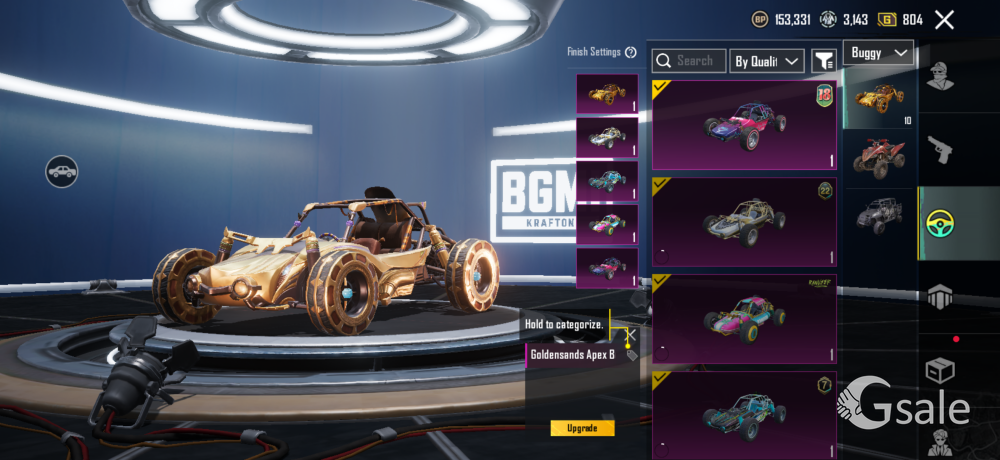Open the filter options button
Screen dimensions: 1000x460
click(823, 61)
